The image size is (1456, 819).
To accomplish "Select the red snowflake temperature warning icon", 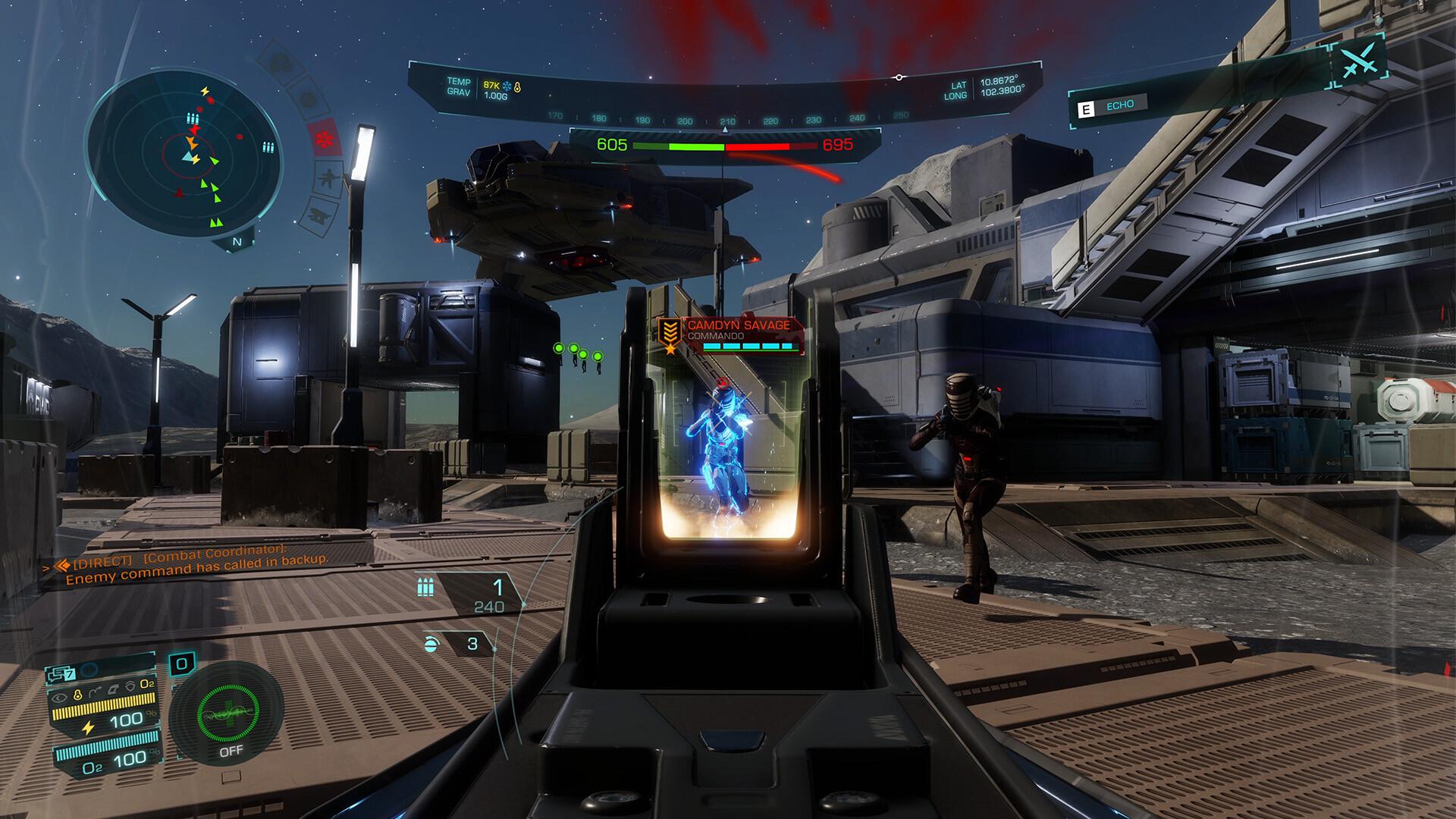I will click(x=325, y=140).
